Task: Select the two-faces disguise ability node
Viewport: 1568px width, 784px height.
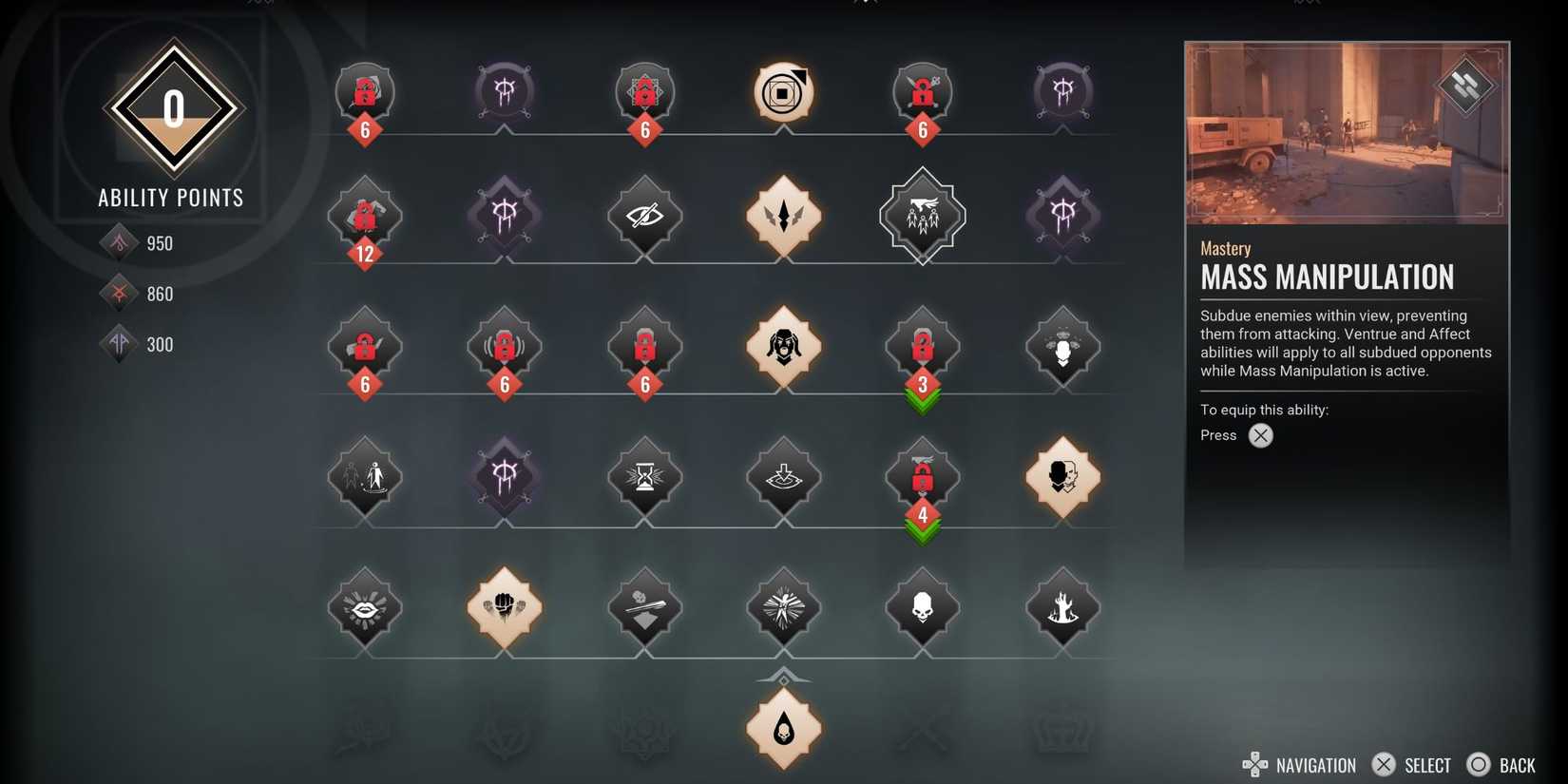Action: pos(1062,479)
